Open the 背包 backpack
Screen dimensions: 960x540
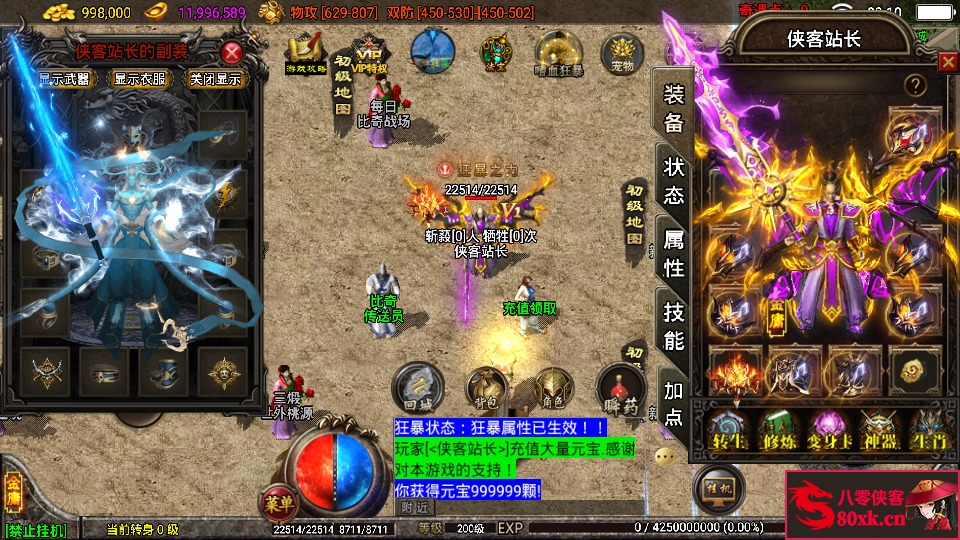pos(486,386)
